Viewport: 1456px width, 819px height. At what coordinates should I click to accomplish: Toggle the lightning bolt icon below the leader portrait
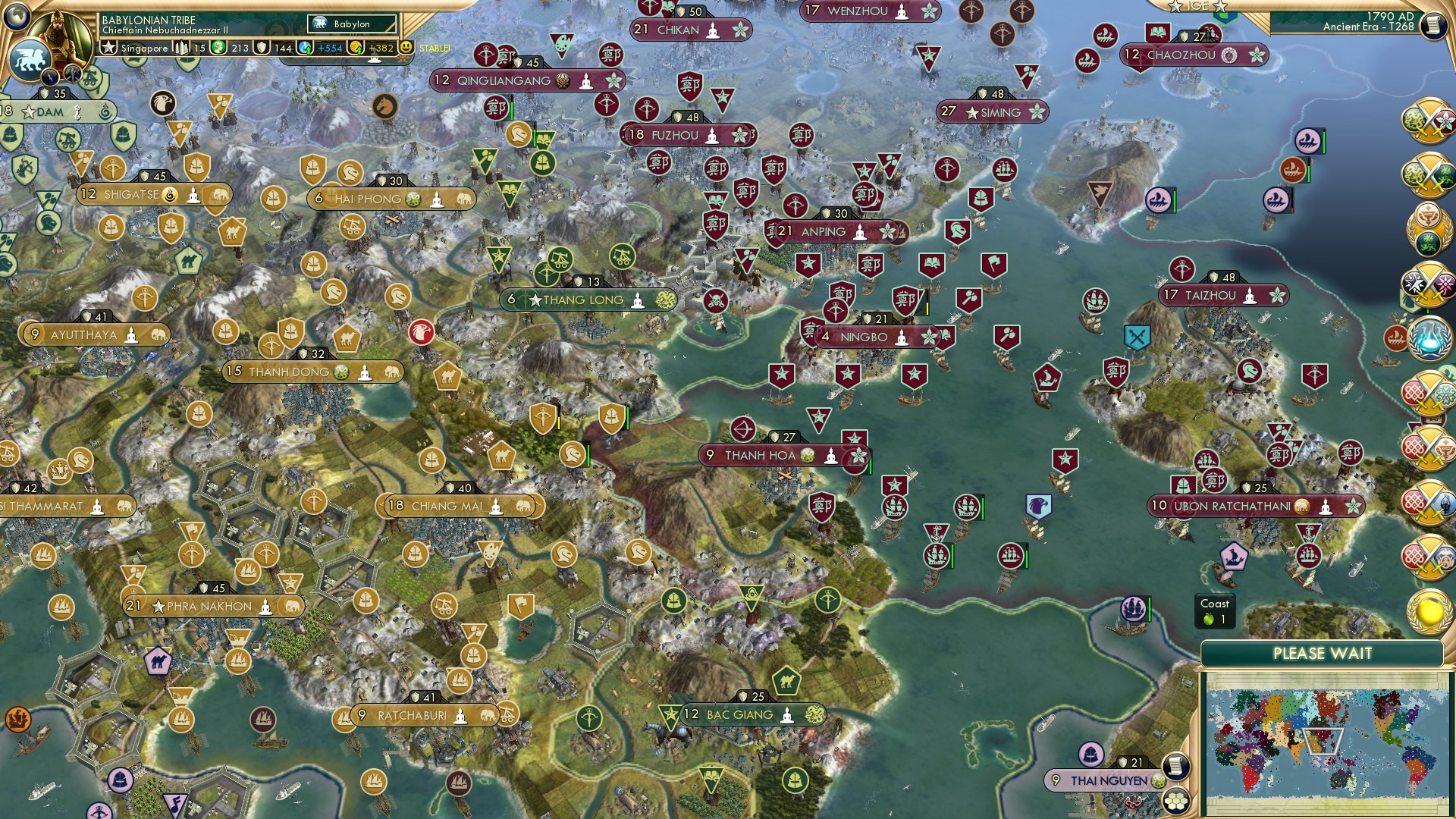(x=51, y=76)
